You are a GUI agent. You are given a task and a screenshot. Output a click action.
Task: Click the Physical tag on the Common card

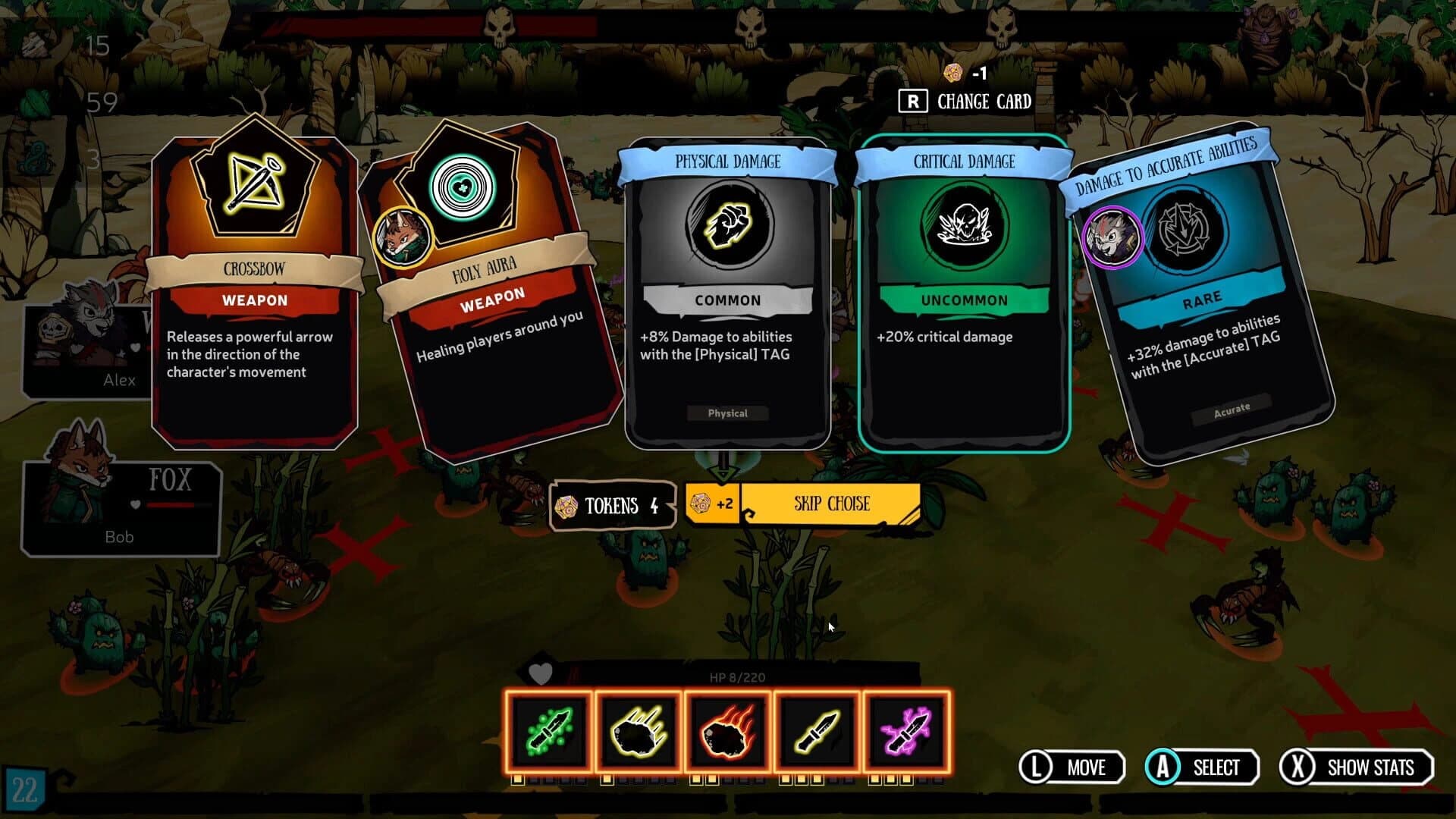(x=728, y=413)
